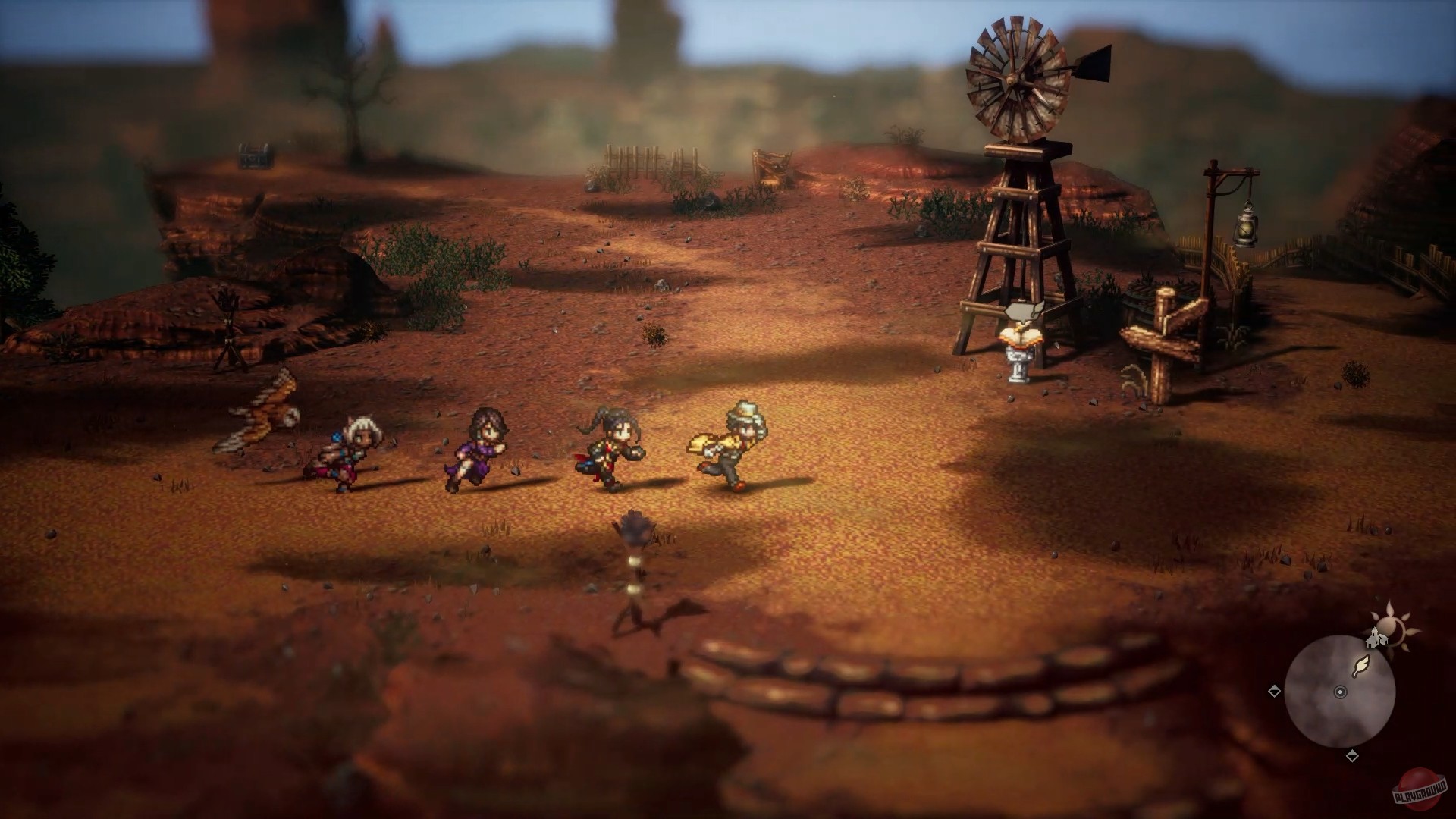Click the bottom diamond marker below the minimap

pos(1352,756)
